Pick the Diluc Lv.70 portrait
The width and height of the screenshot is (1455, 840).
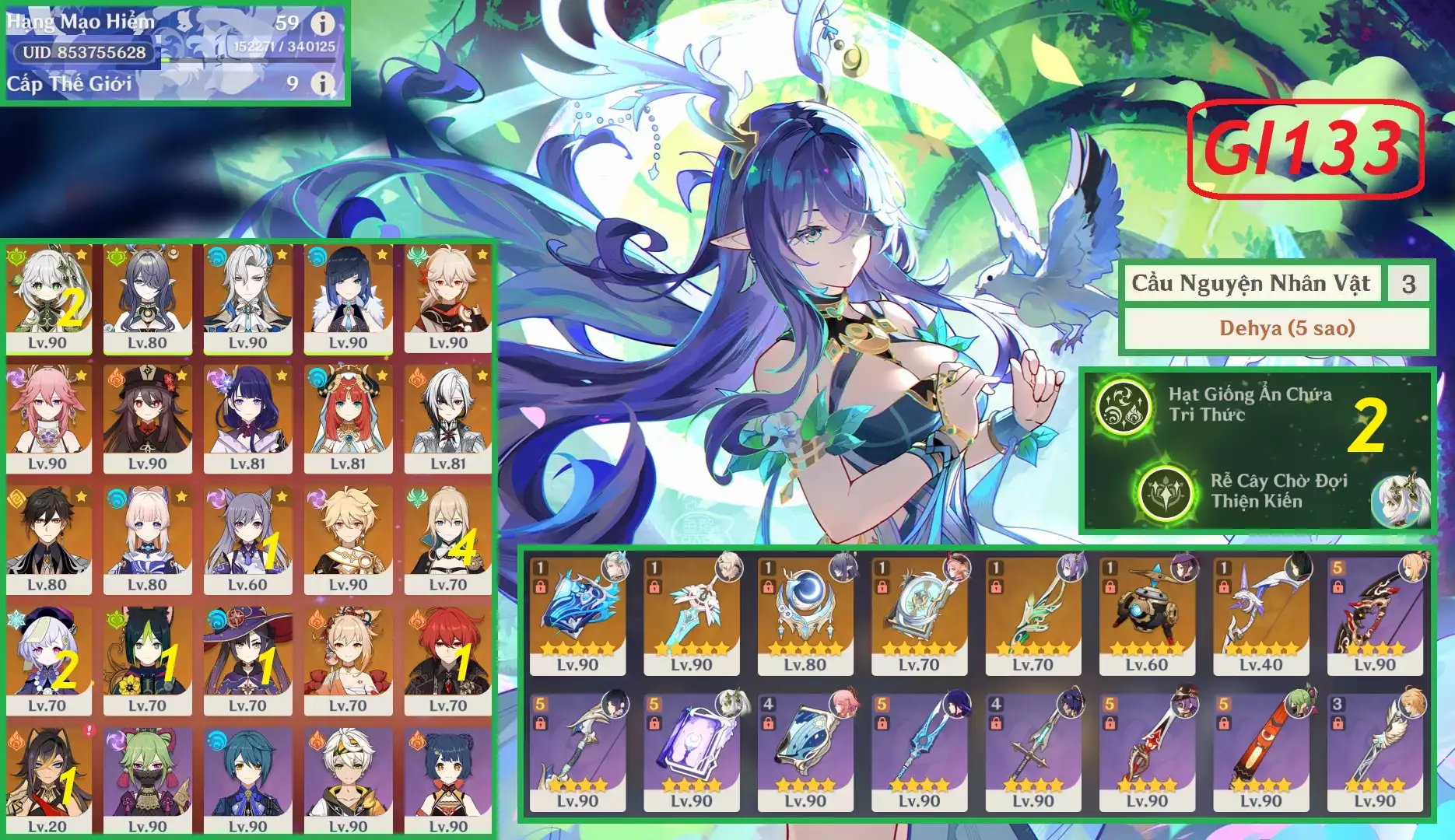(x=448, y=661)
